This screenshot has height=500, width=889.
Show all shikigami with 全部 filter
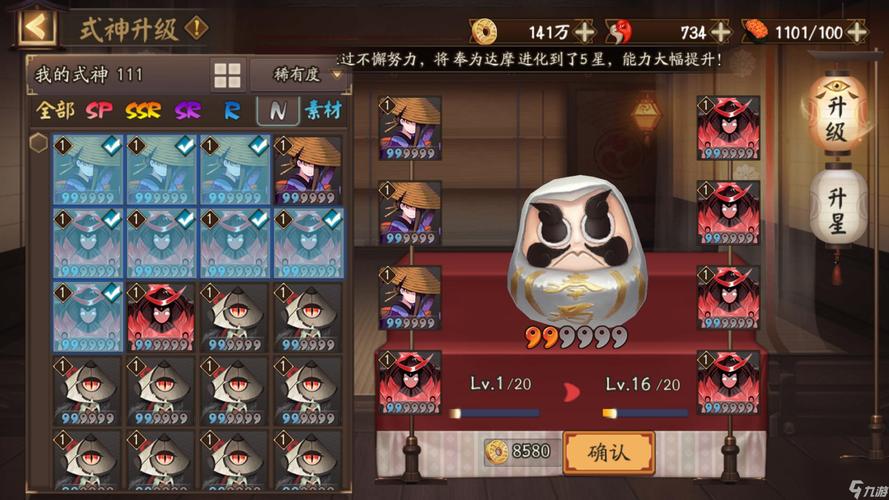55,110
